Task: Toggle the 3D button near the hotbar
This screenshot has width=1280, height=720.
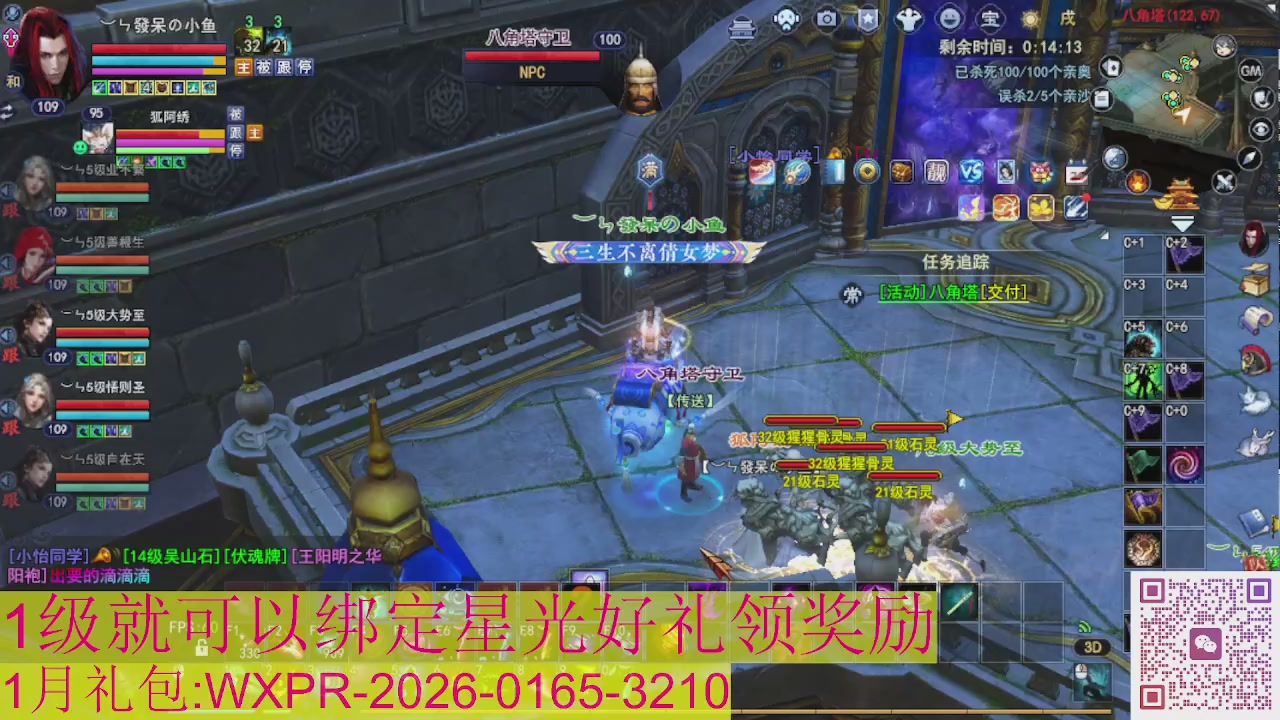Action: [1093, 646]
